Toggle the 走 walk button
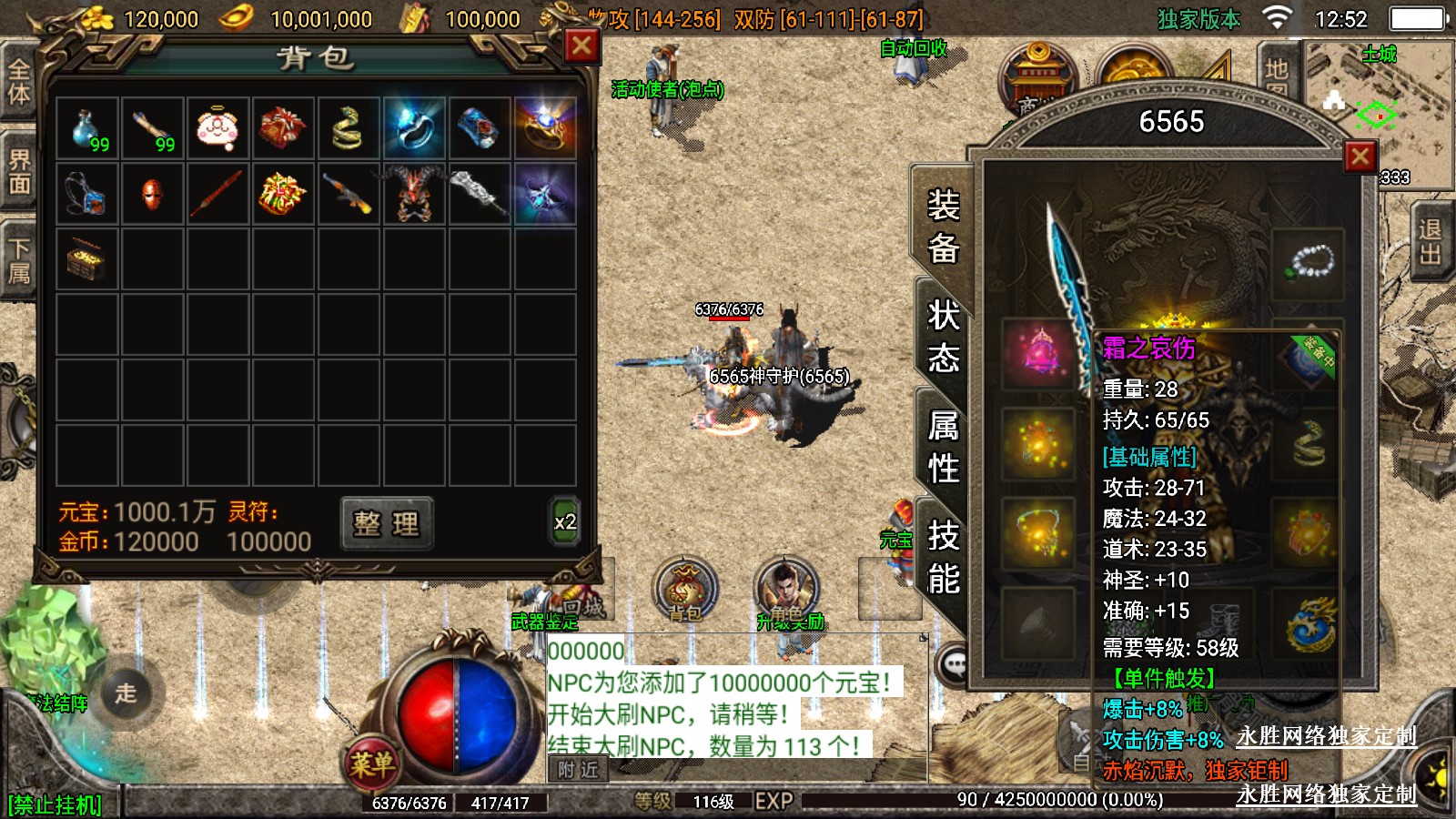This screenshot has height=819, width=1456. 126,693
